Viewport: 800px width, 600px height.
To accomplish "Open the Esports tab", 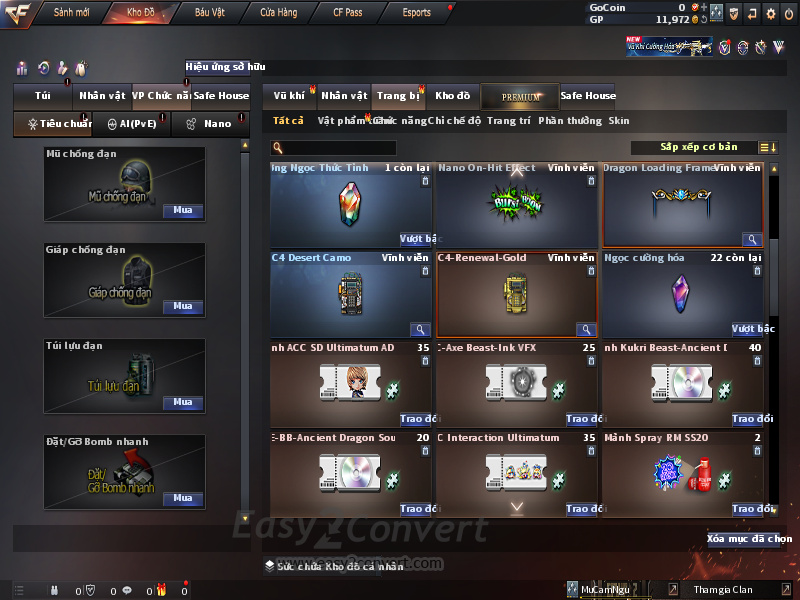I will click(416, 13).
